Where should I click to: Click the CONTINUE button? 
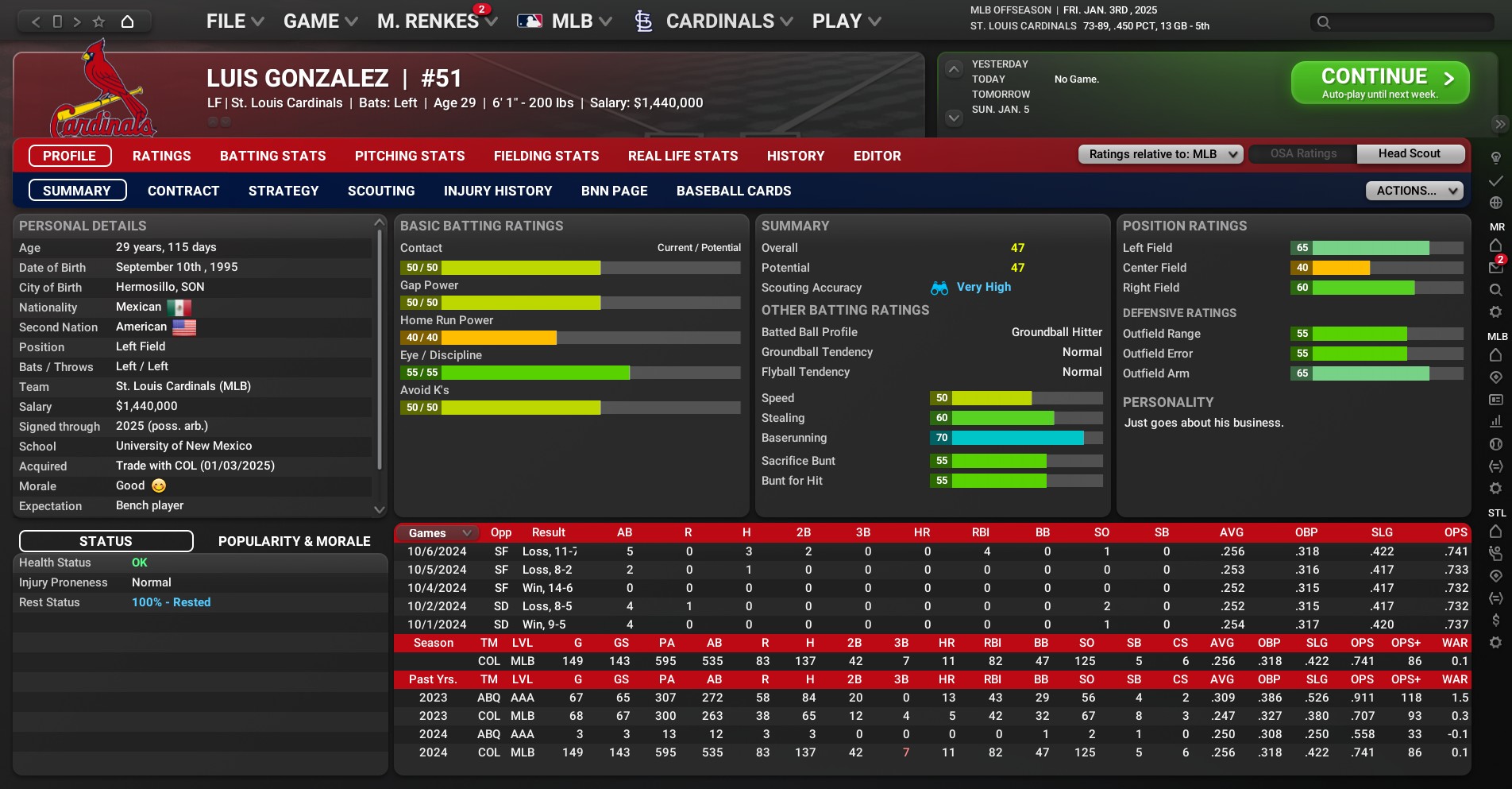click(x=1379, y=83)
